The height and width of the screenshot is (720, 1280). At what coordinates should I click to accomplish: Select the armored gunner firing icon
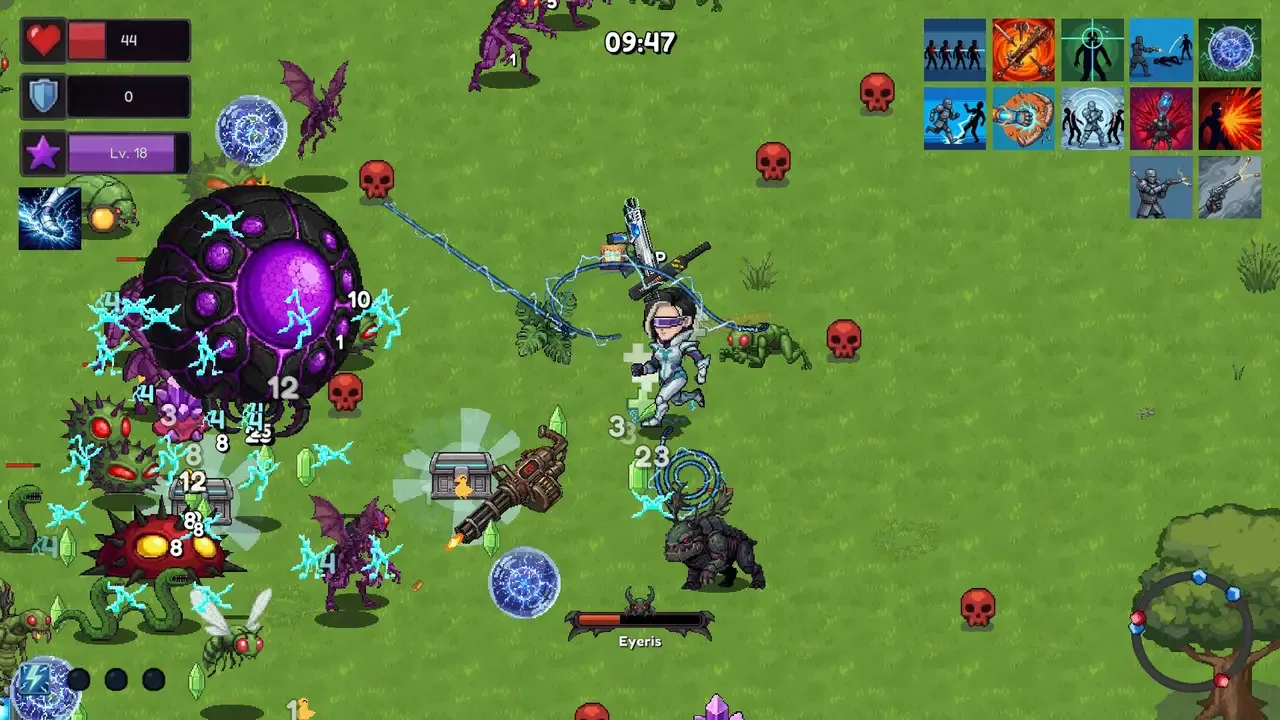pyautogui.click(x=1161, y=187)
